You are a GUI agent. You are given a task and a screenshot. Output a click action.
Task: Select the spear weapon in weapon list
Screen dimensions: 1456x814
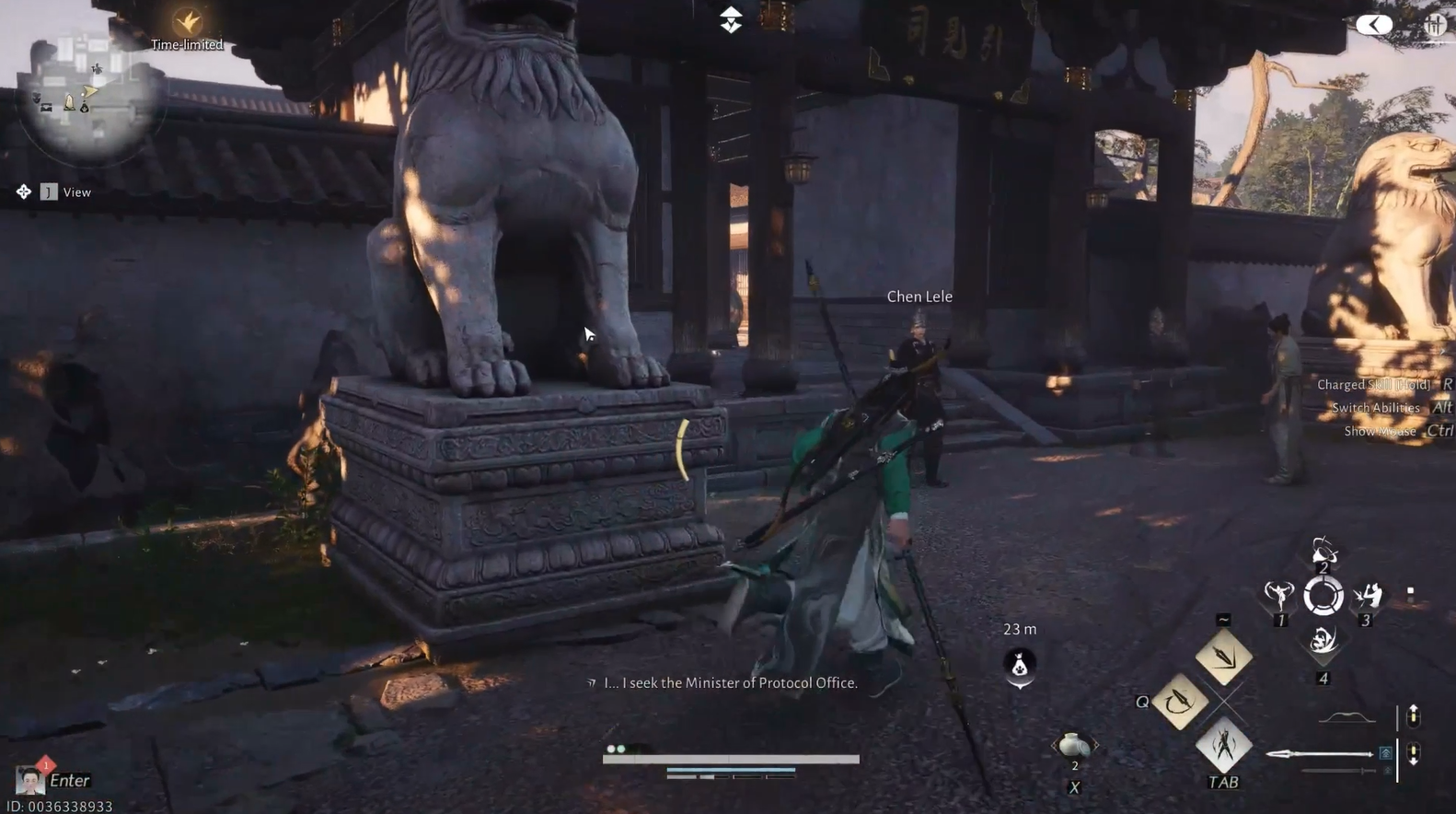[x=1320, y=754]
